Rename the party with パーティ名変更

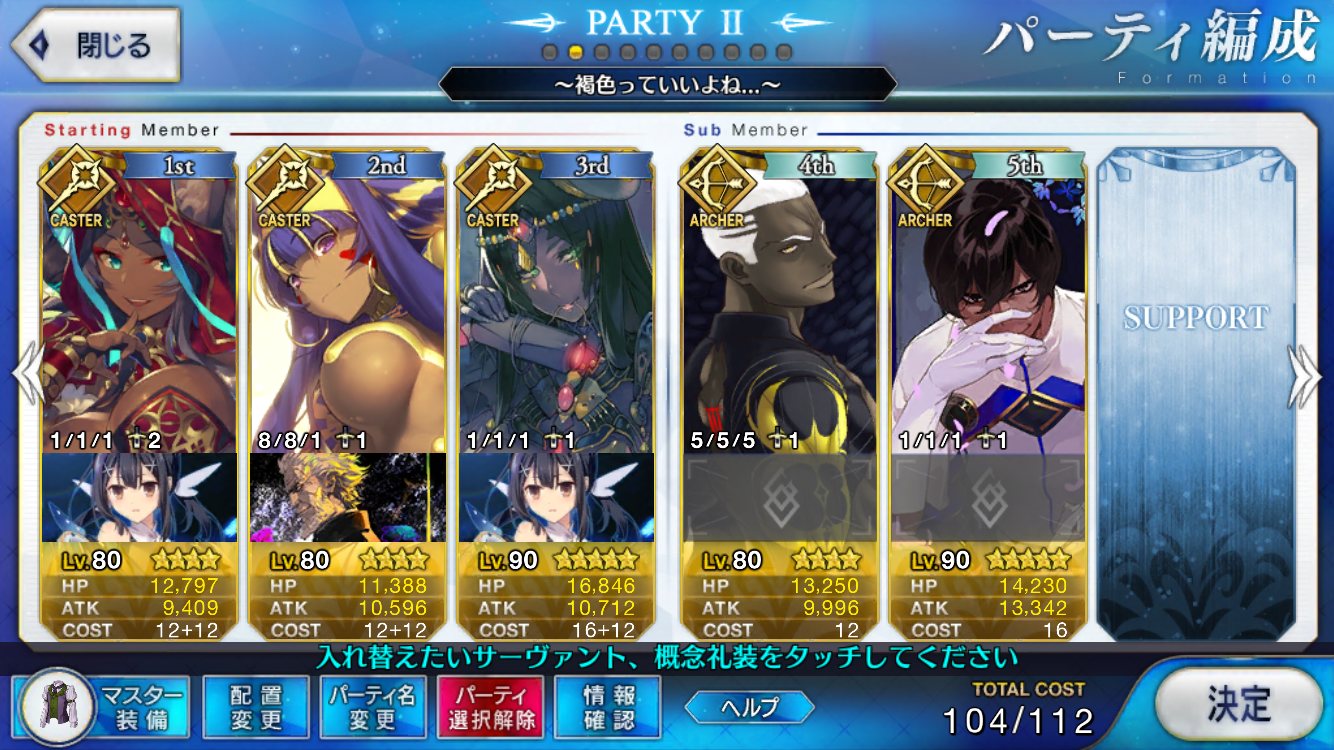pyautogui.click(x=374, y=707)
